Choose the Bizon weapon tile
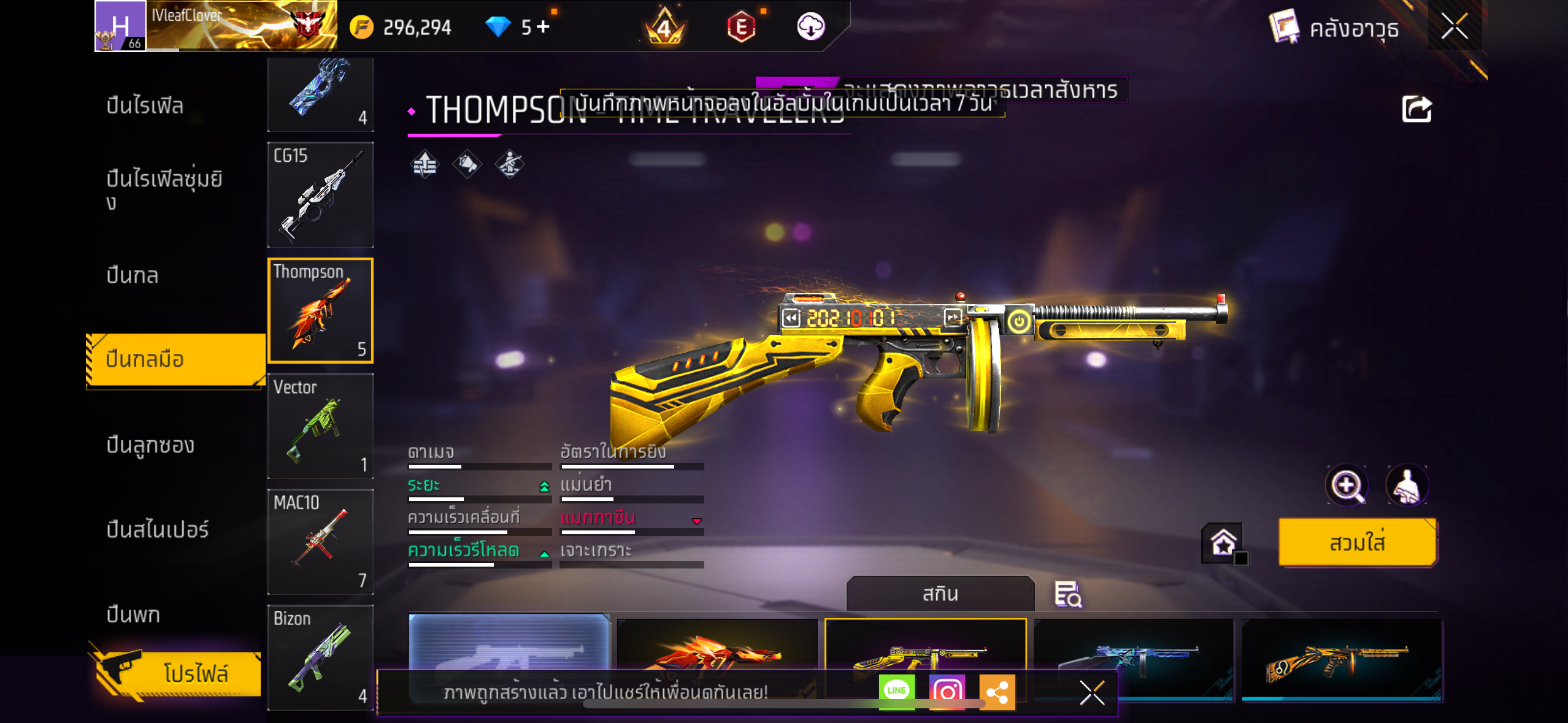Viewport: 1568px width, 723px height. [320, 657]
